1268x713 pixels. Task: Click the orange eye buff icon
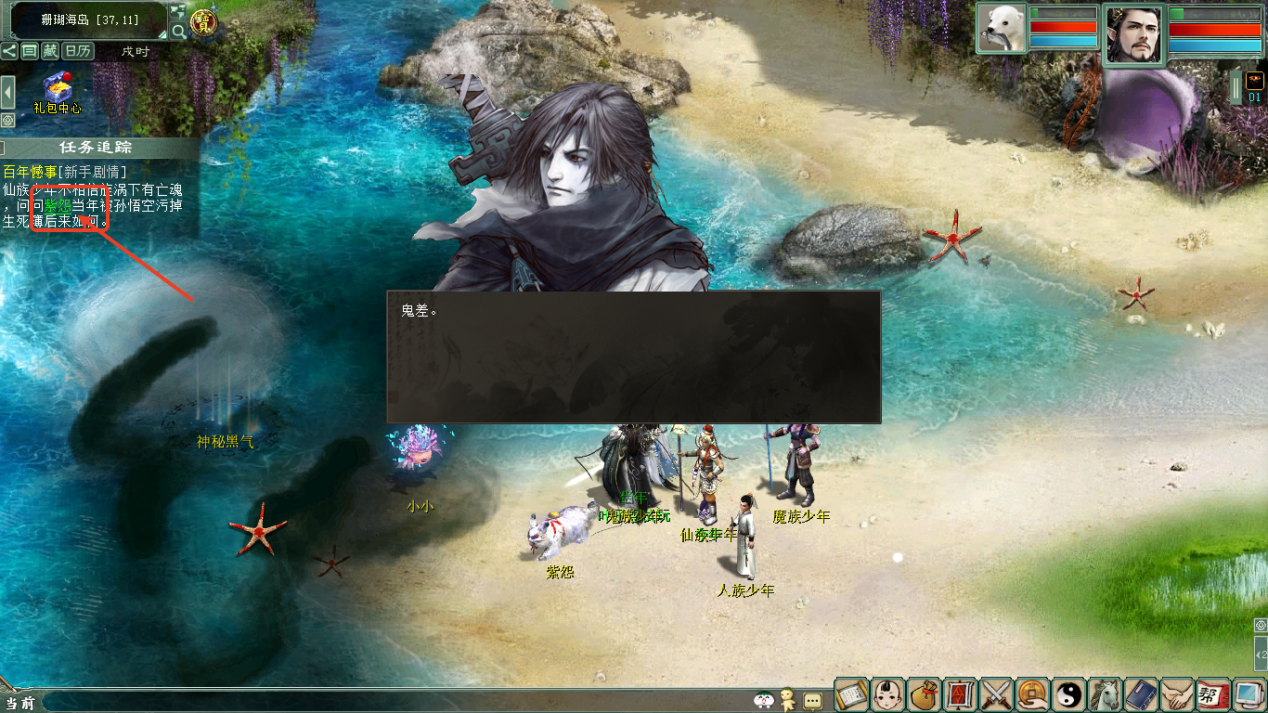click(1254, 82)
